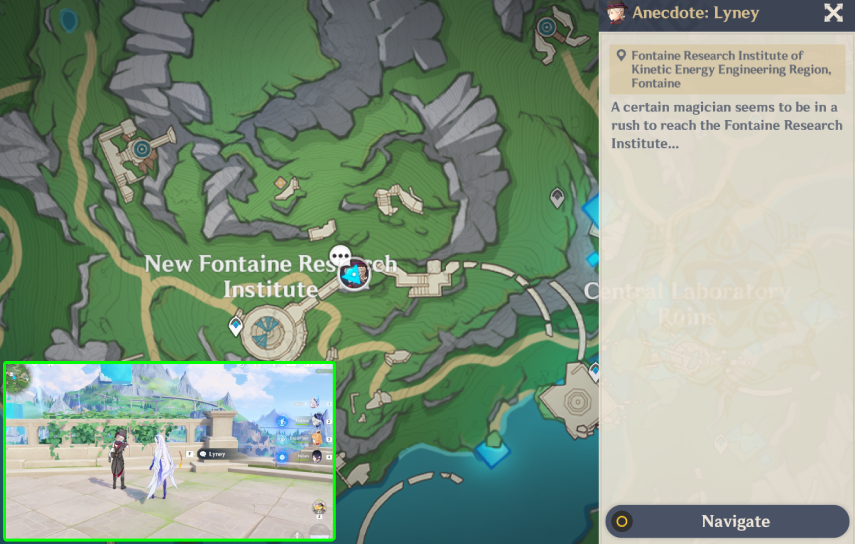Open the green-bordered gameplay preview inset
Viewport: 855px width, 544px height.
coord(169,451)
